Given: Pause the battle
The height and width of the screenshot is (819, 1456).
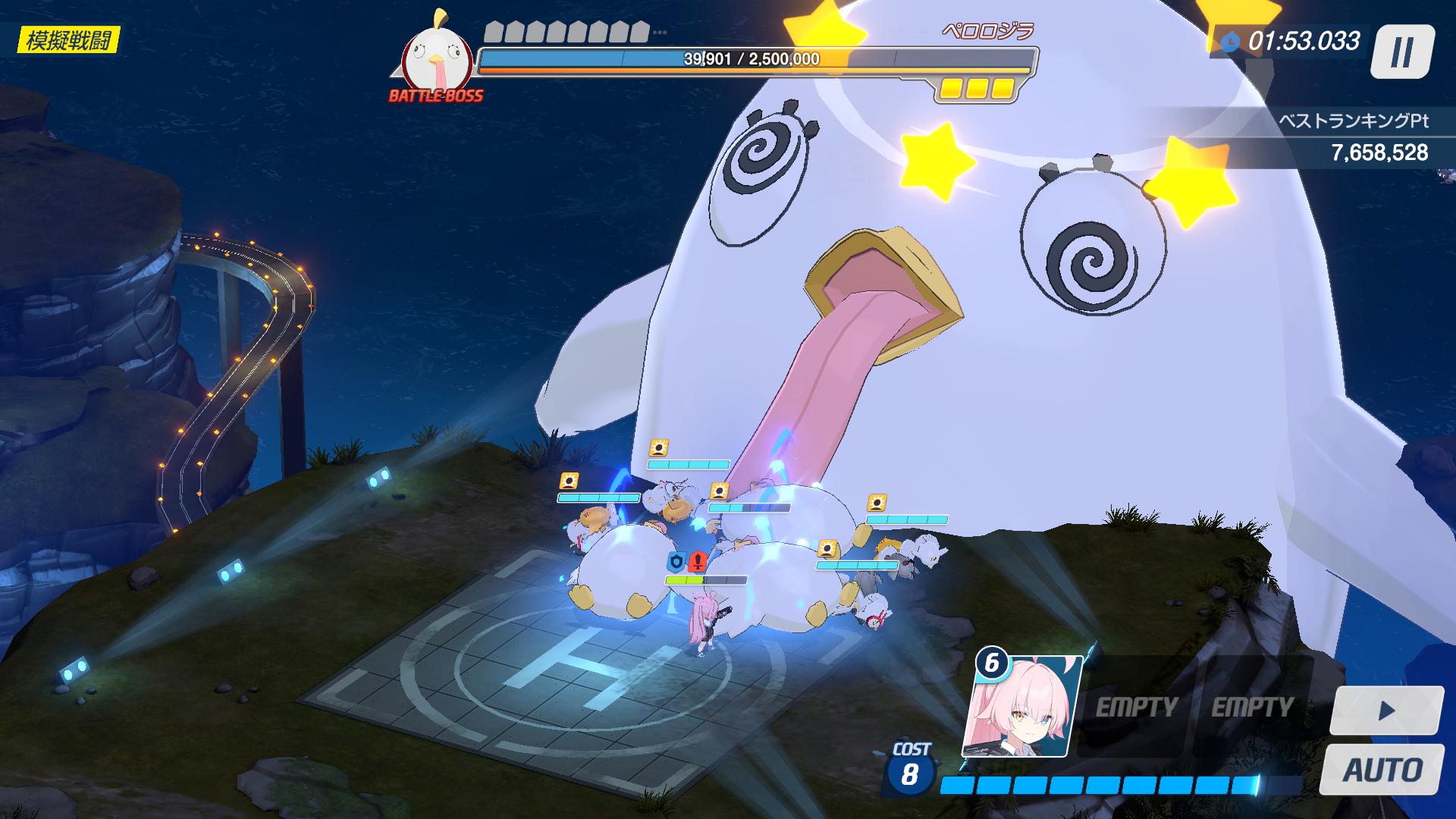Looking at the screenshot, I should pyautogui.click(x=1401, y=52).
